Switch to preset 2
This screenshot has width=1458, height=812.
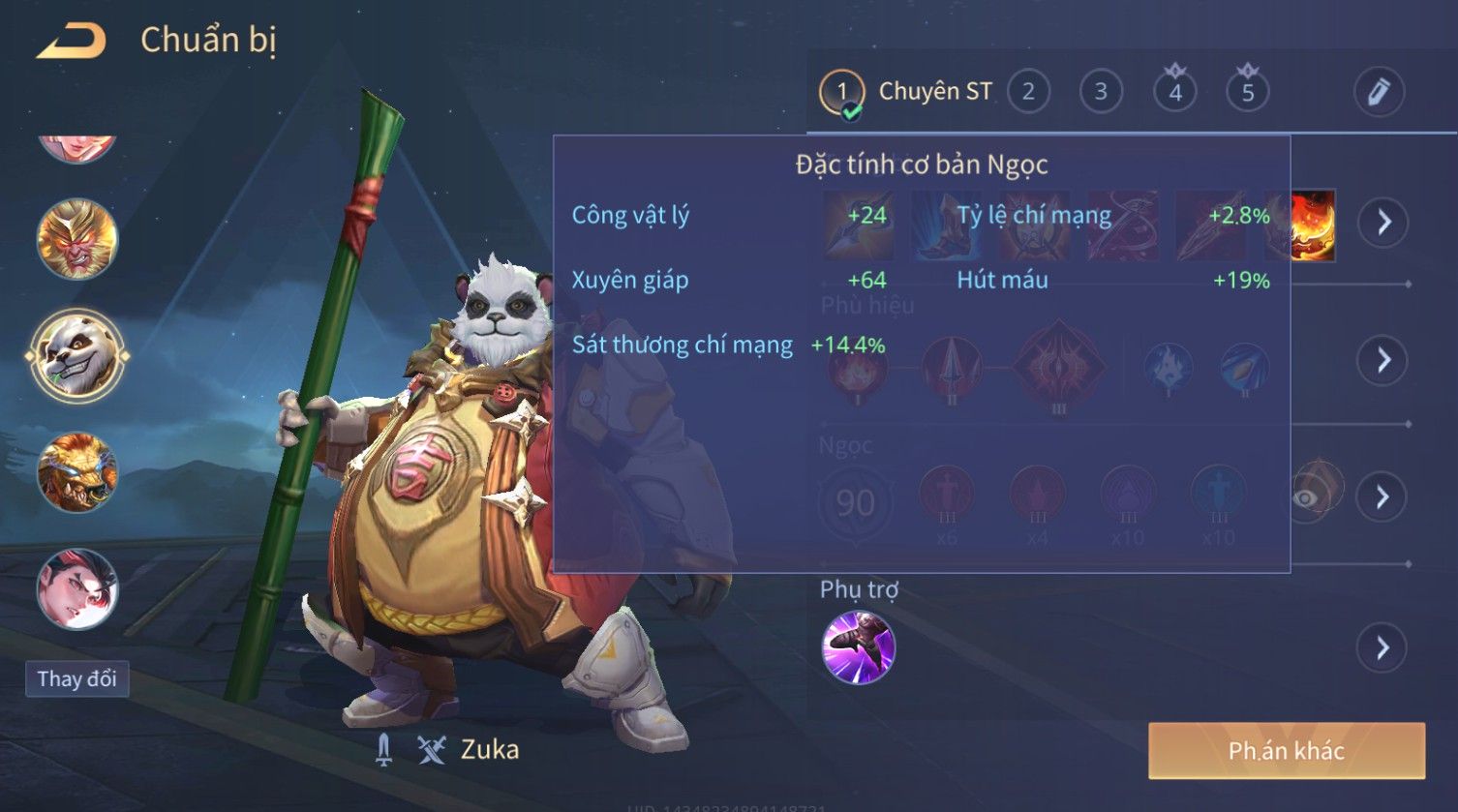1028,92
